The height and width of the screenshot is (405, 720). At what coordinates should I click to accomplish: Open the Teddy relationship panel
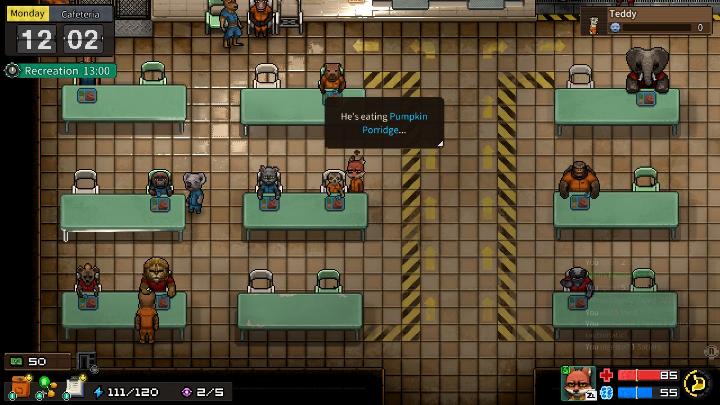click(646, 21)
